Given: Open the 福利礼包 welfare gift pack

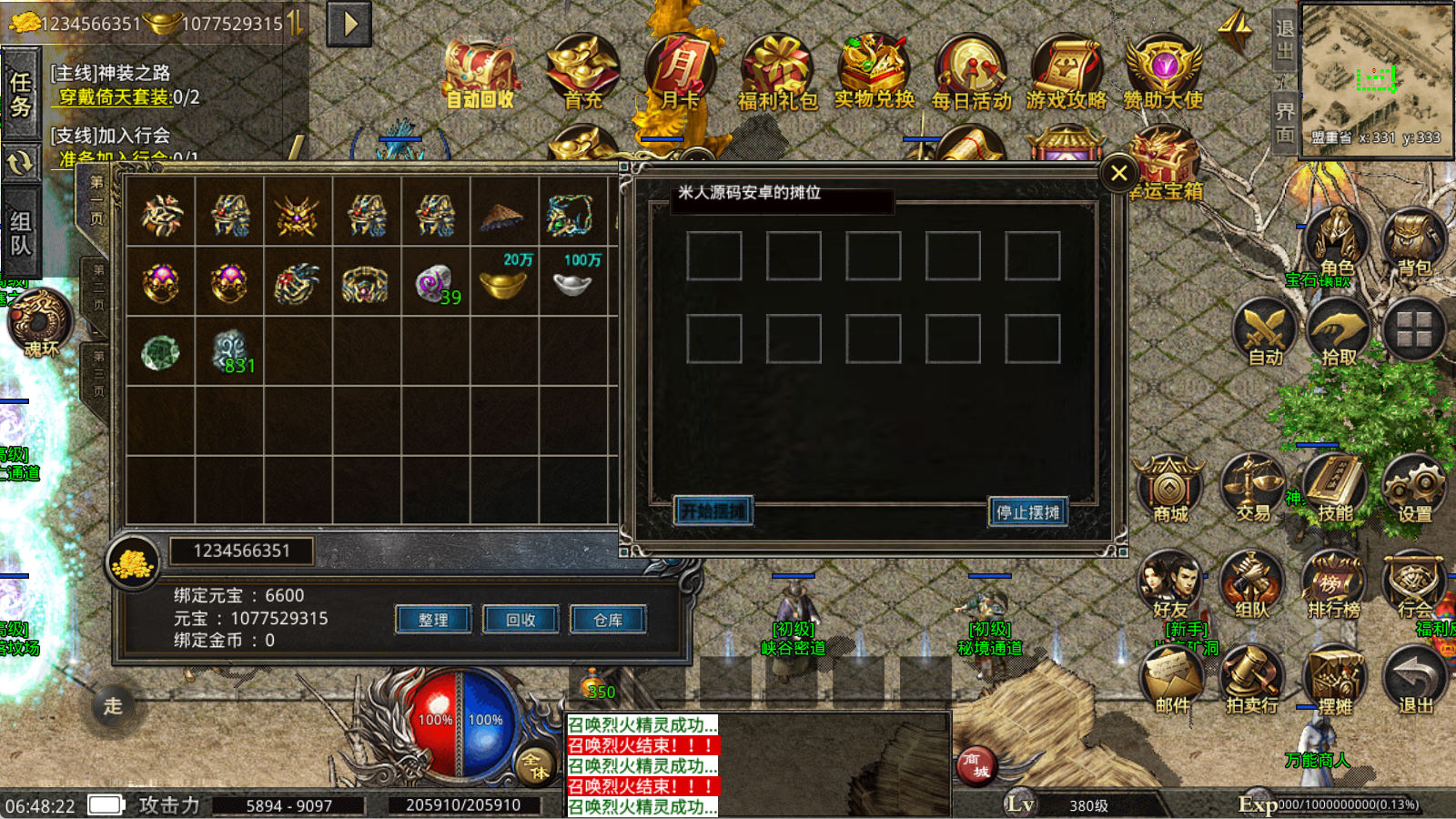Looking at the screenshot, I should pyautogui.click(x=777, y=73).
